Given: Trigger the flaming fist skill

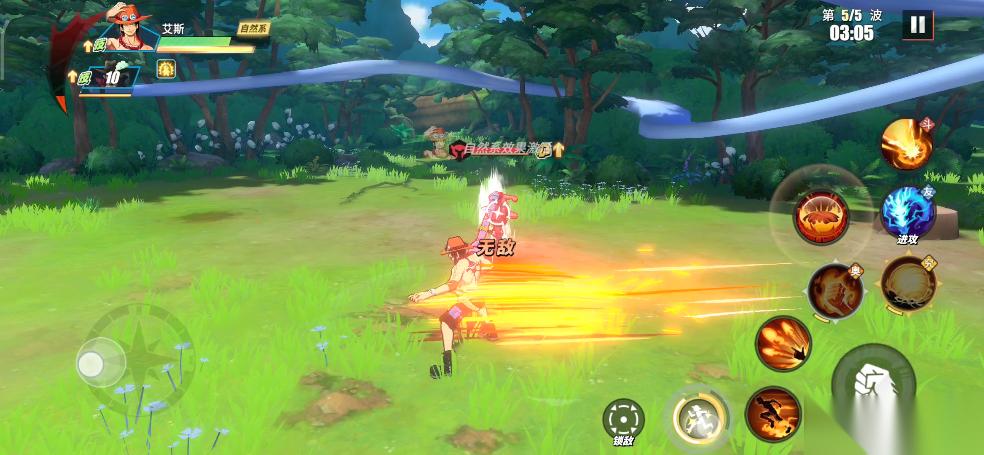Looking at the screenshot, I should [834, 289].
